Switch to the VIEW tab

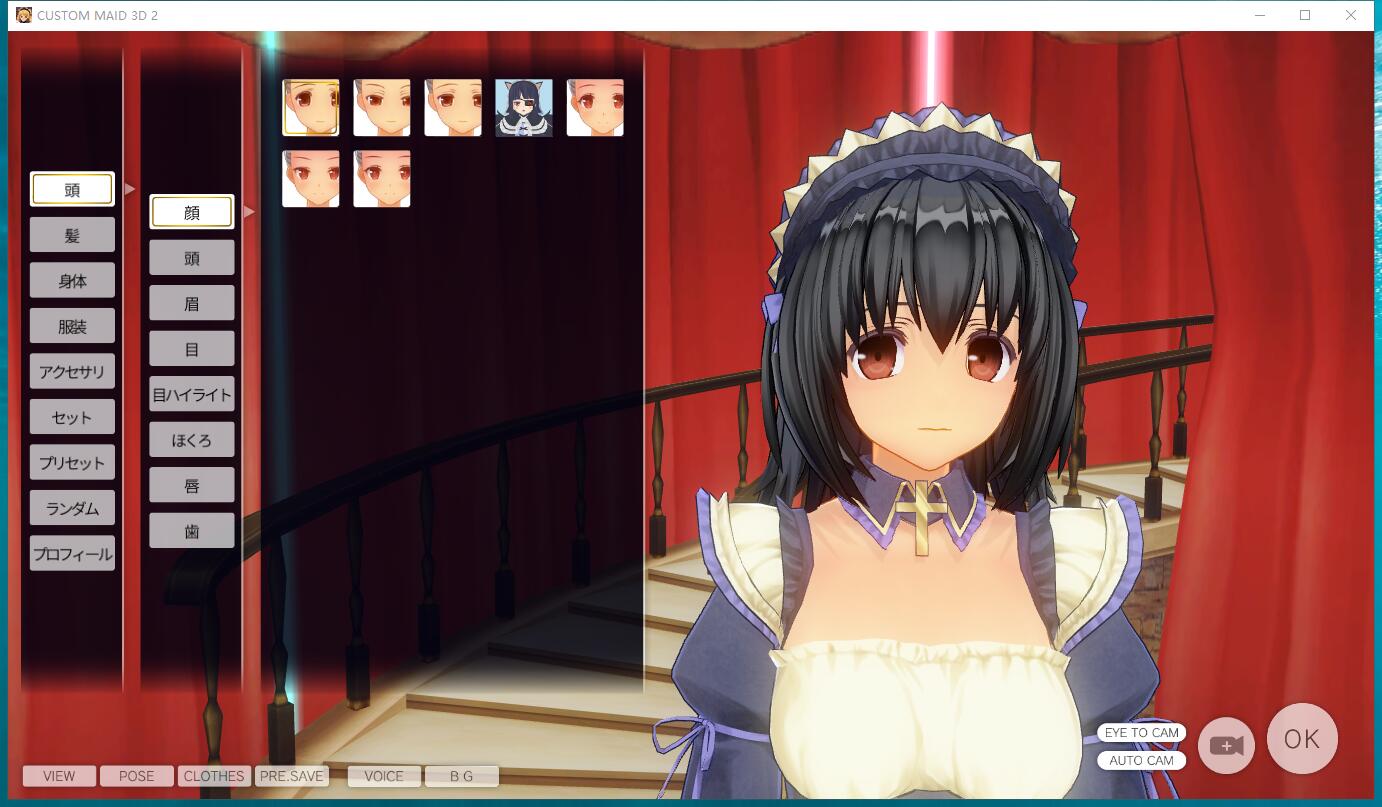pyautogui.click(x=58, y=776)
